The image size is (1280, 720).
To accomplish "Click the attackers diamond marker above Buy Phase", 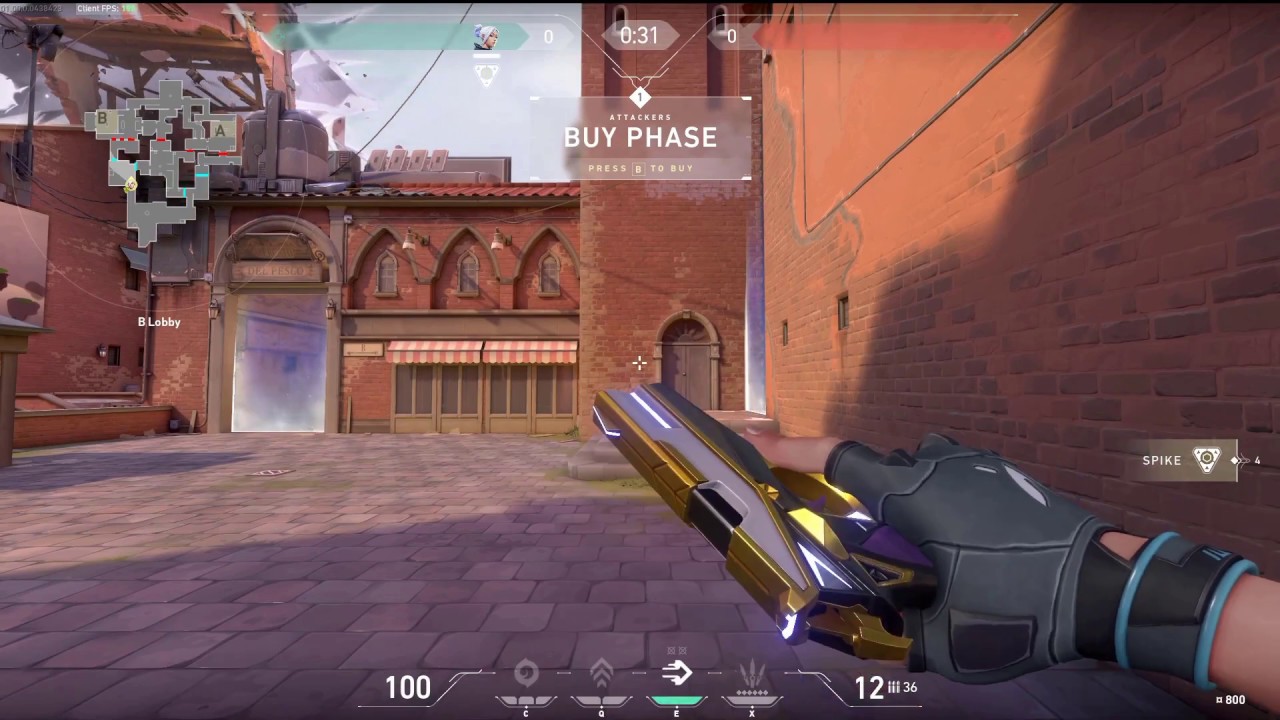I will click(x=640, y=97).
